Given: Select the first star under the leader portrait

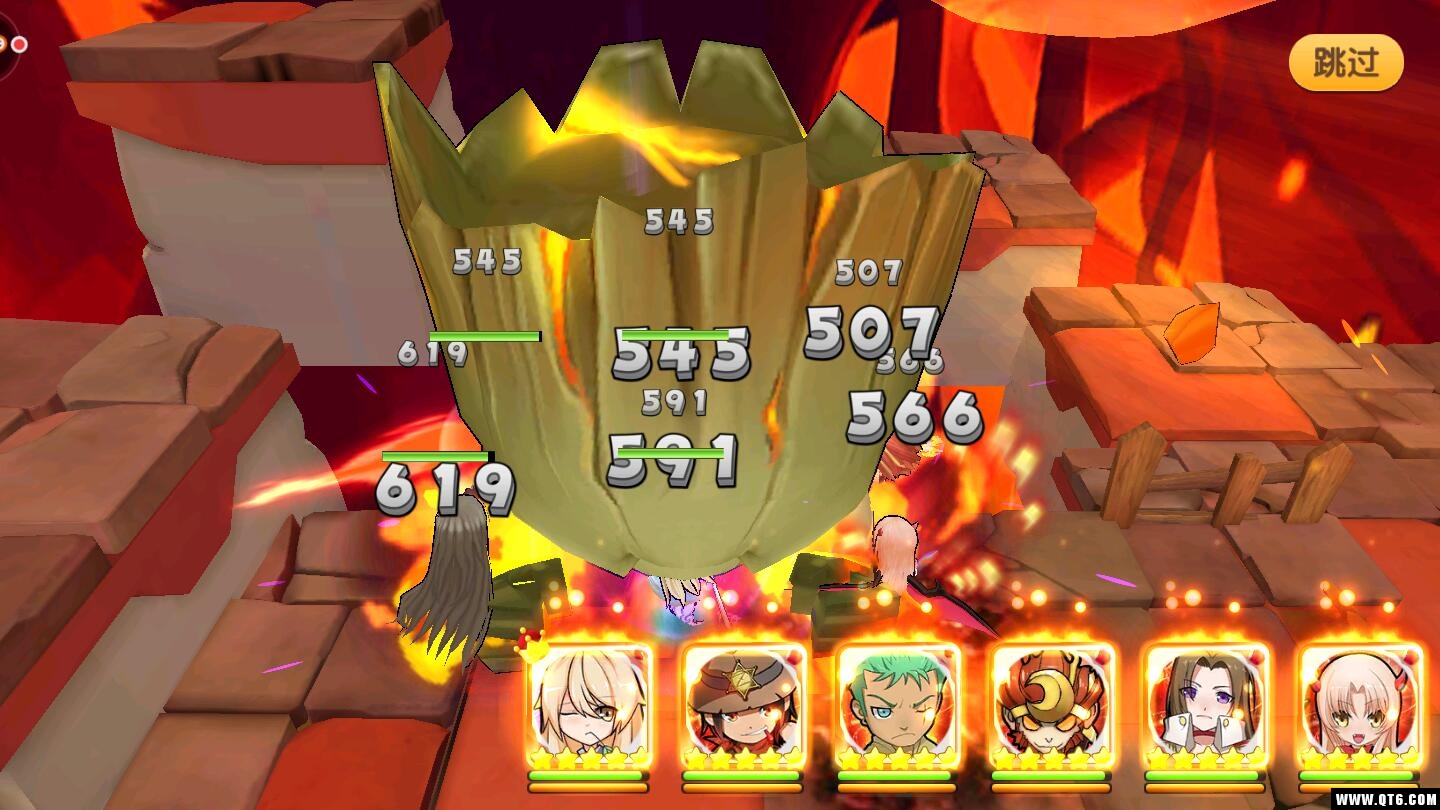Looking at the screenshot, I should [540, 758].
